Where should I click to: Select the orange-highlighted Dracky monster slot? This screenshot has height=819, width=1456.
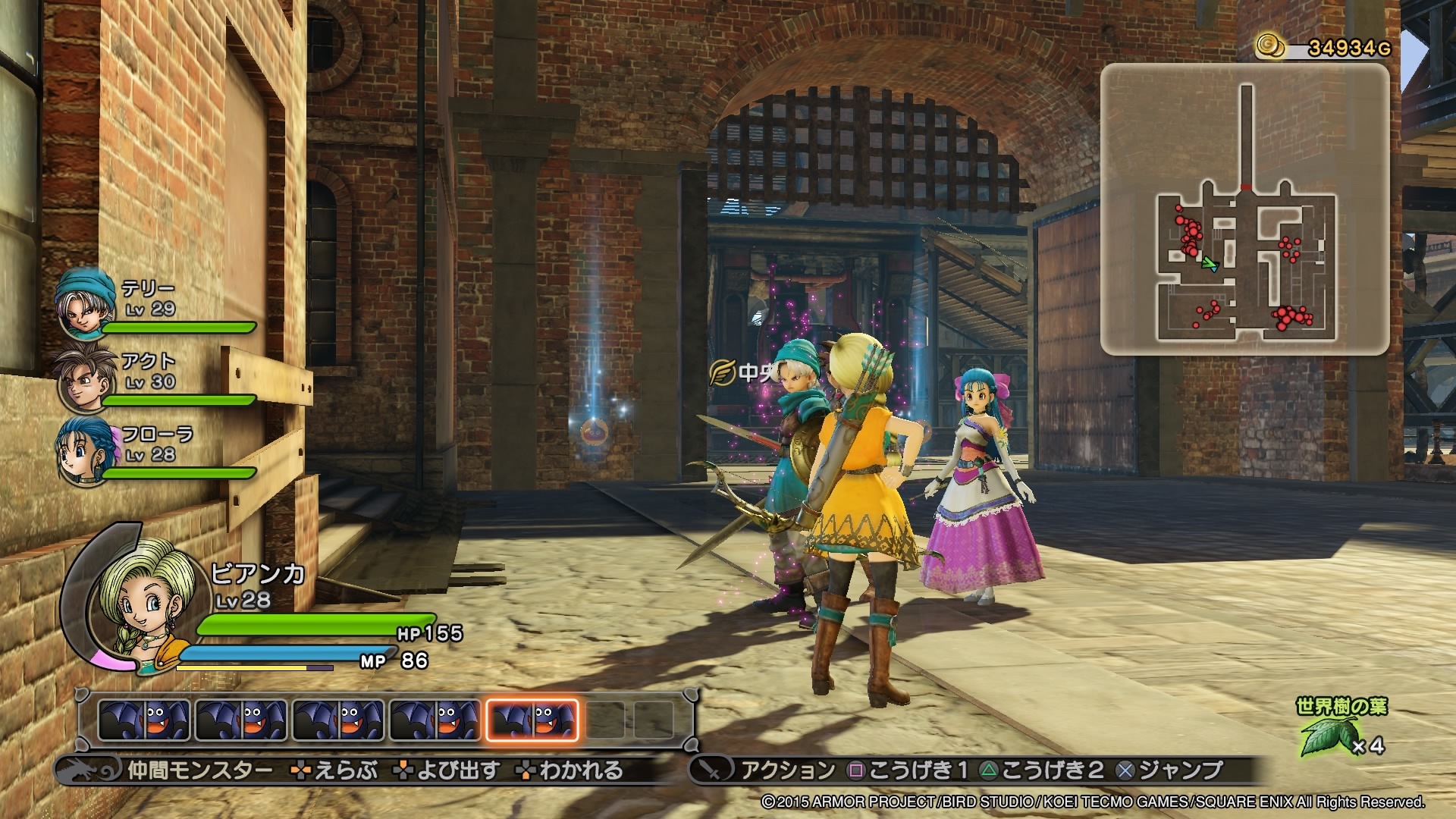[532, 720]
